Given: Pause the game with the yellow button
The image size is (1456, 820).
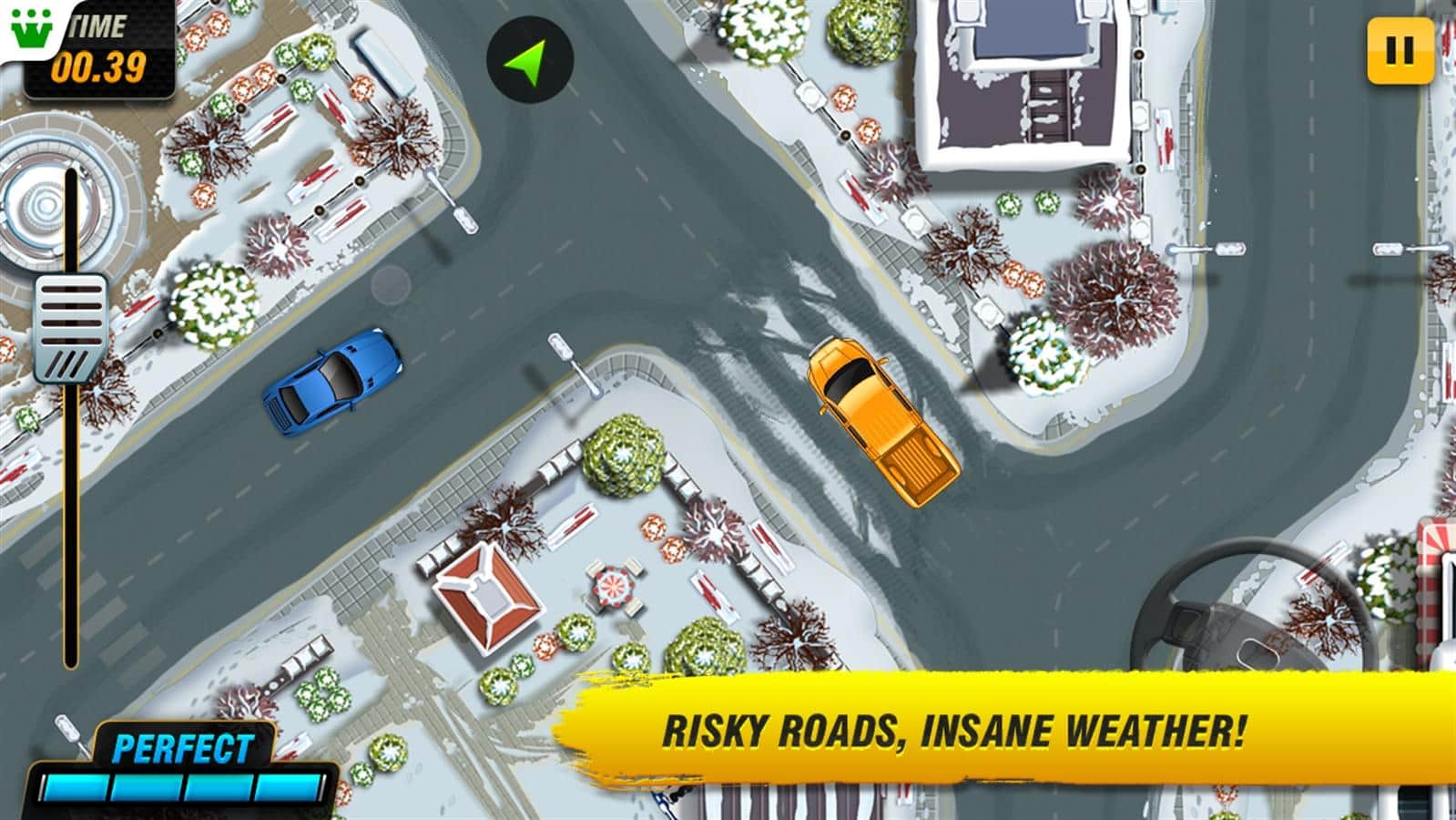Looking at the screenshot, I should coord(1400,52).
